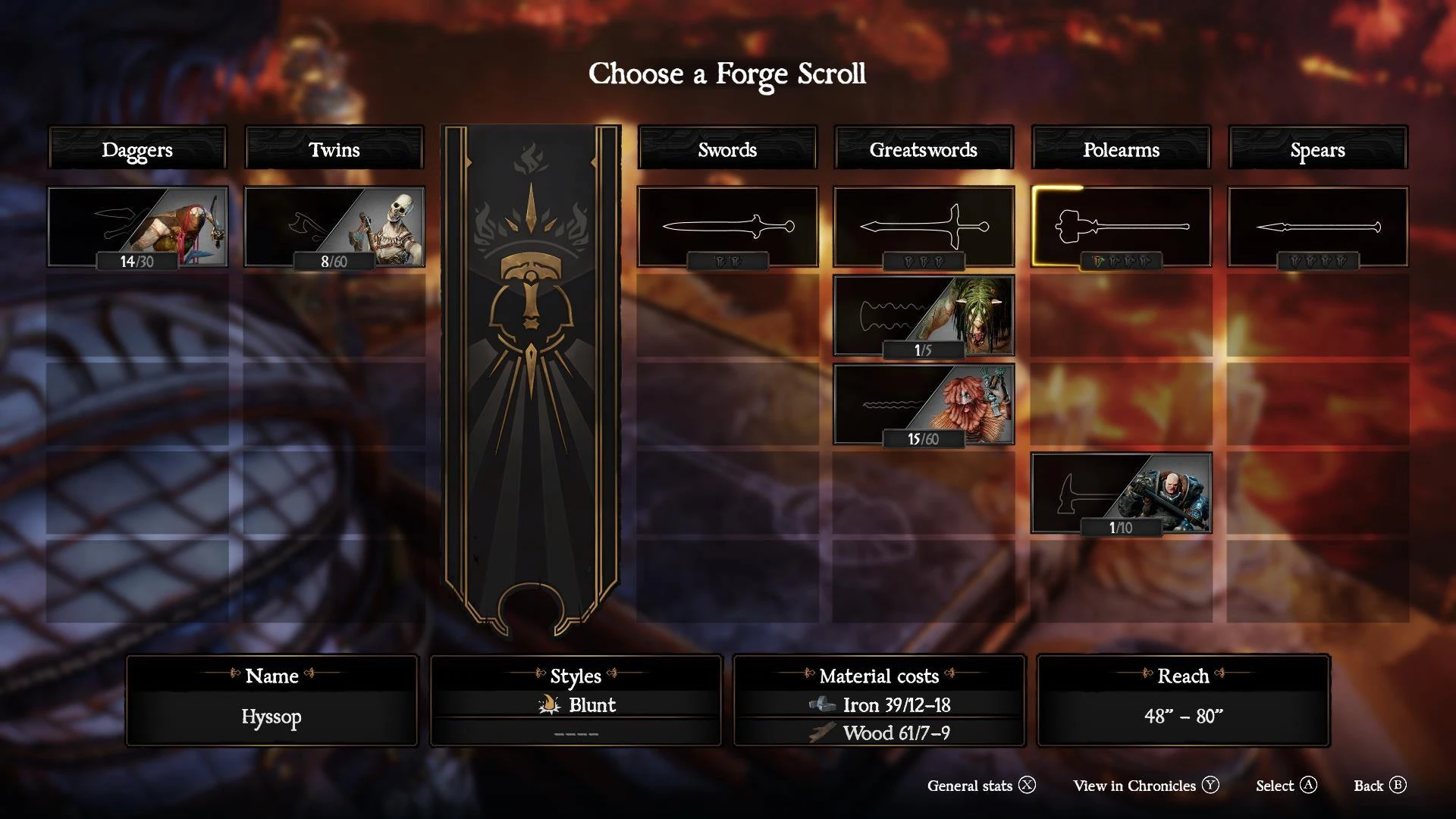Select the Swords column header
The image size is (1456, 819).
(727, 149)
